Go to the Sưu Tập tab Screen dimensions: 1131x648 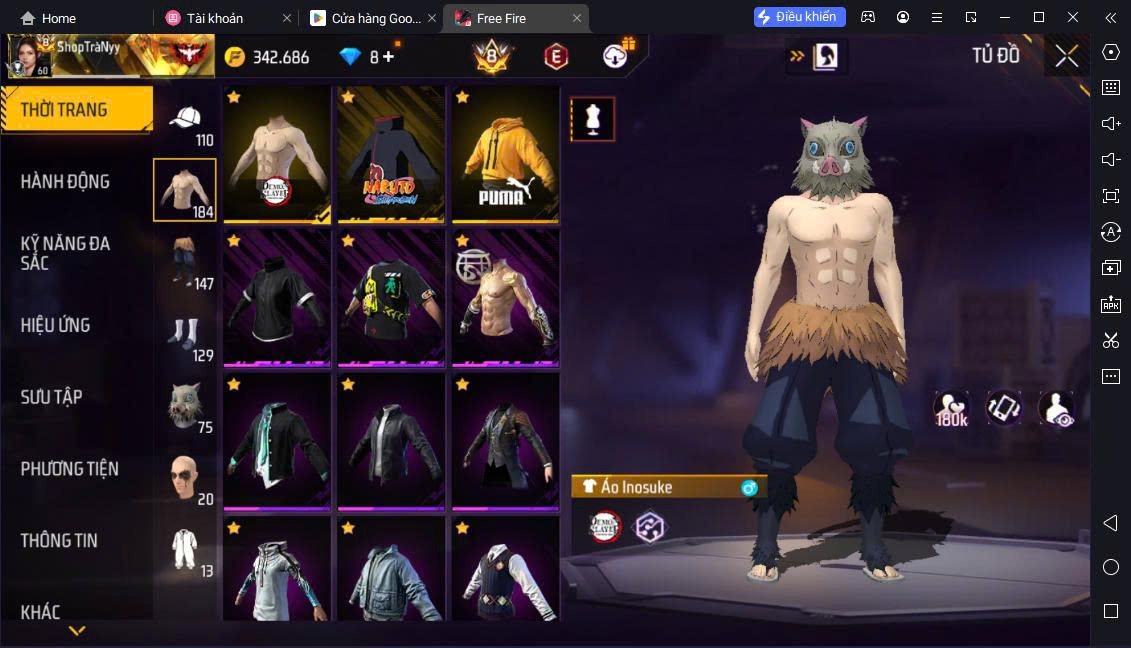(x=52, y=397)
